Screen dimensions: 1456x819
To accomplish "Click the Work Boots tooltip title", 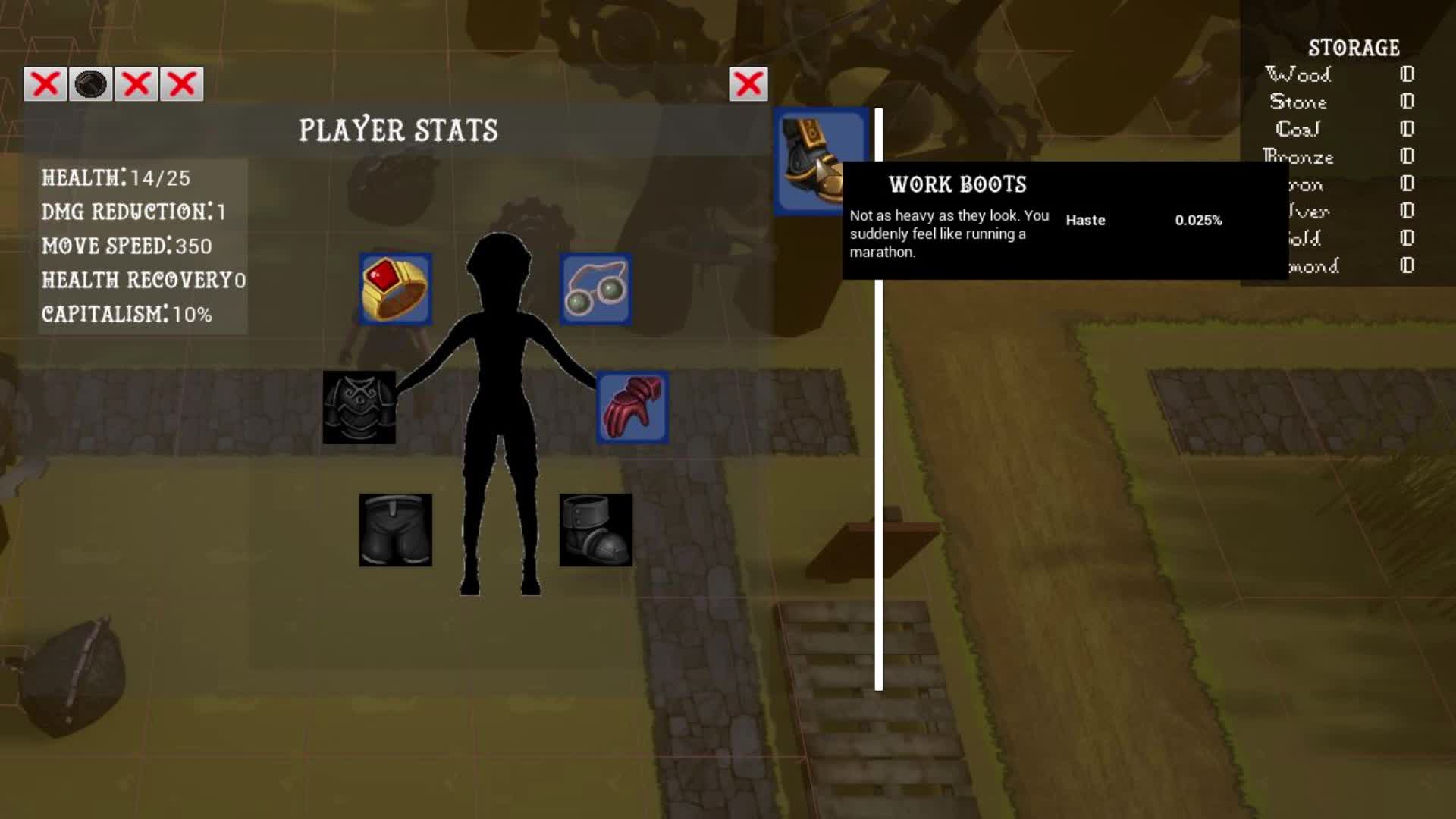I will 958,184.
